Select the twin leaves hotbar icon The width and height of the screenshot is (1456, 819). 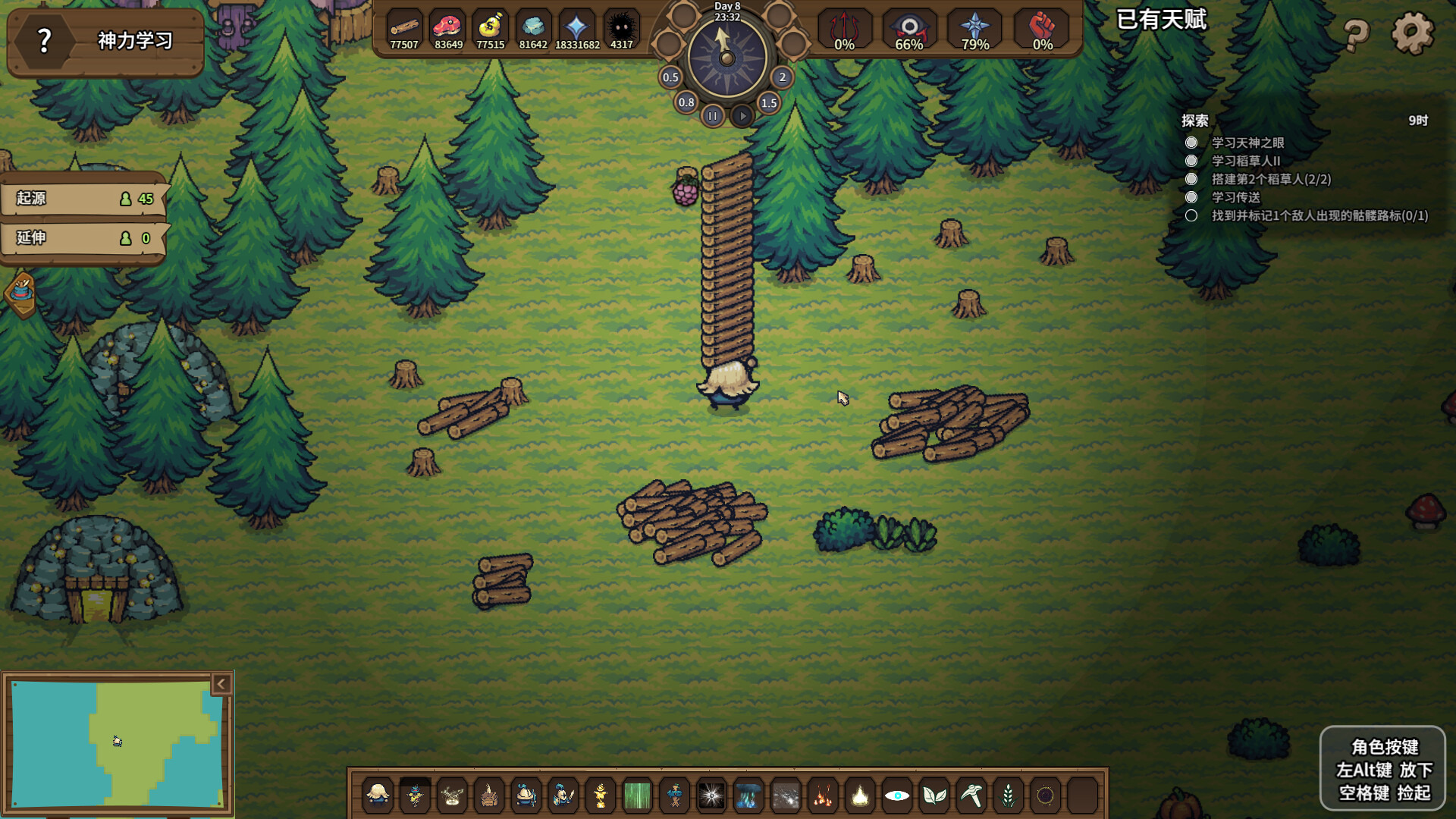[934, 795]
